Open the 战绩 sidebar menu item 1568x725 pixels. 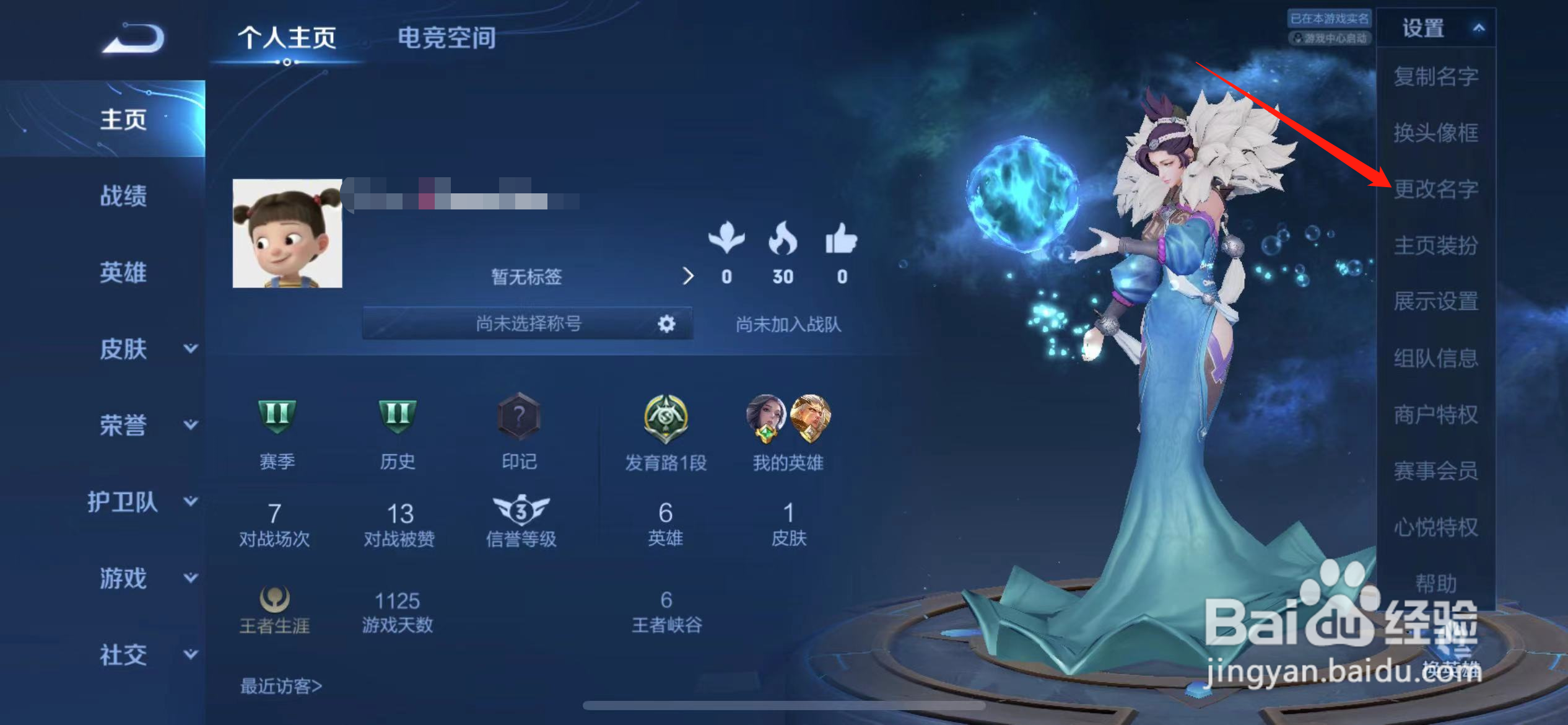124,196
